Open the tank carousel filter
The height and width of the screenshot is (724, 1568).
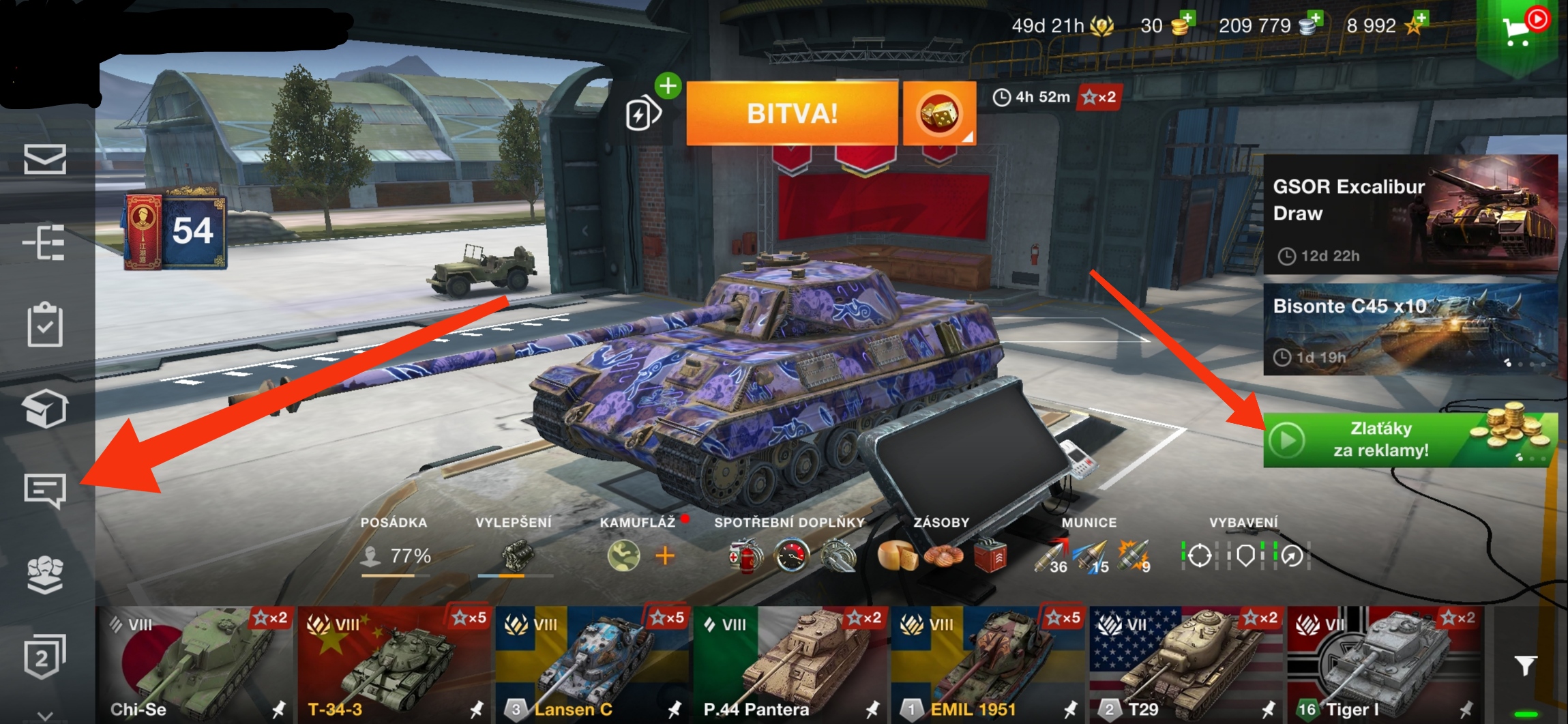1525,665
